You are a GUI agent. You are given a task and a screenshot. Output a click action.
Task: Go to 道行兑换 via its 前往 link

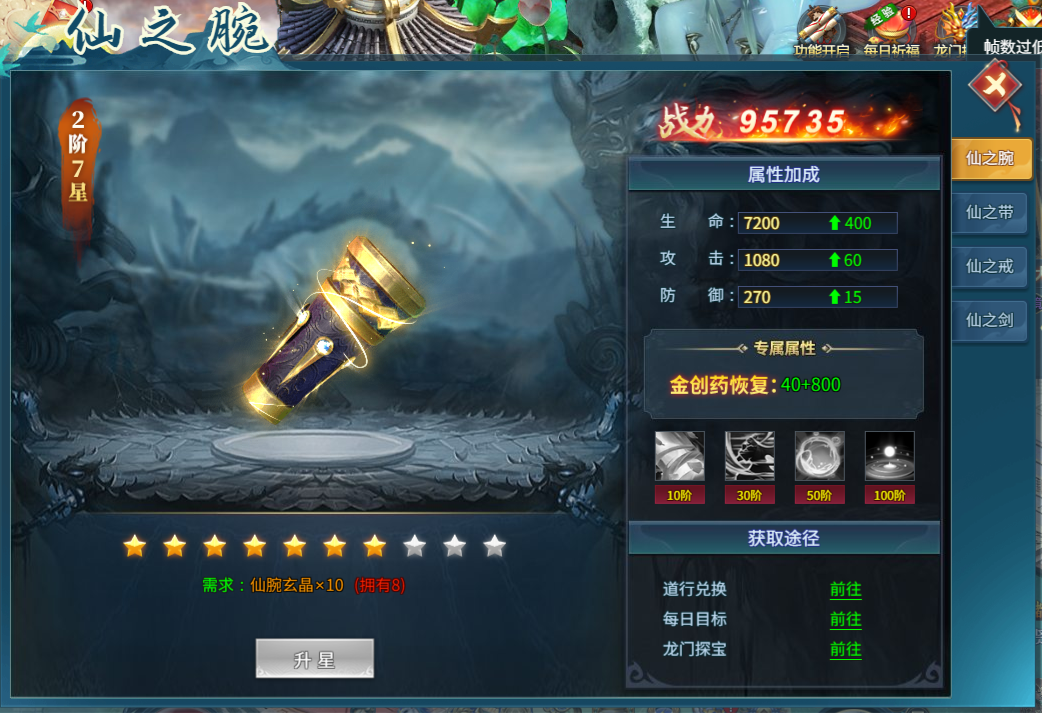(845, 589)
